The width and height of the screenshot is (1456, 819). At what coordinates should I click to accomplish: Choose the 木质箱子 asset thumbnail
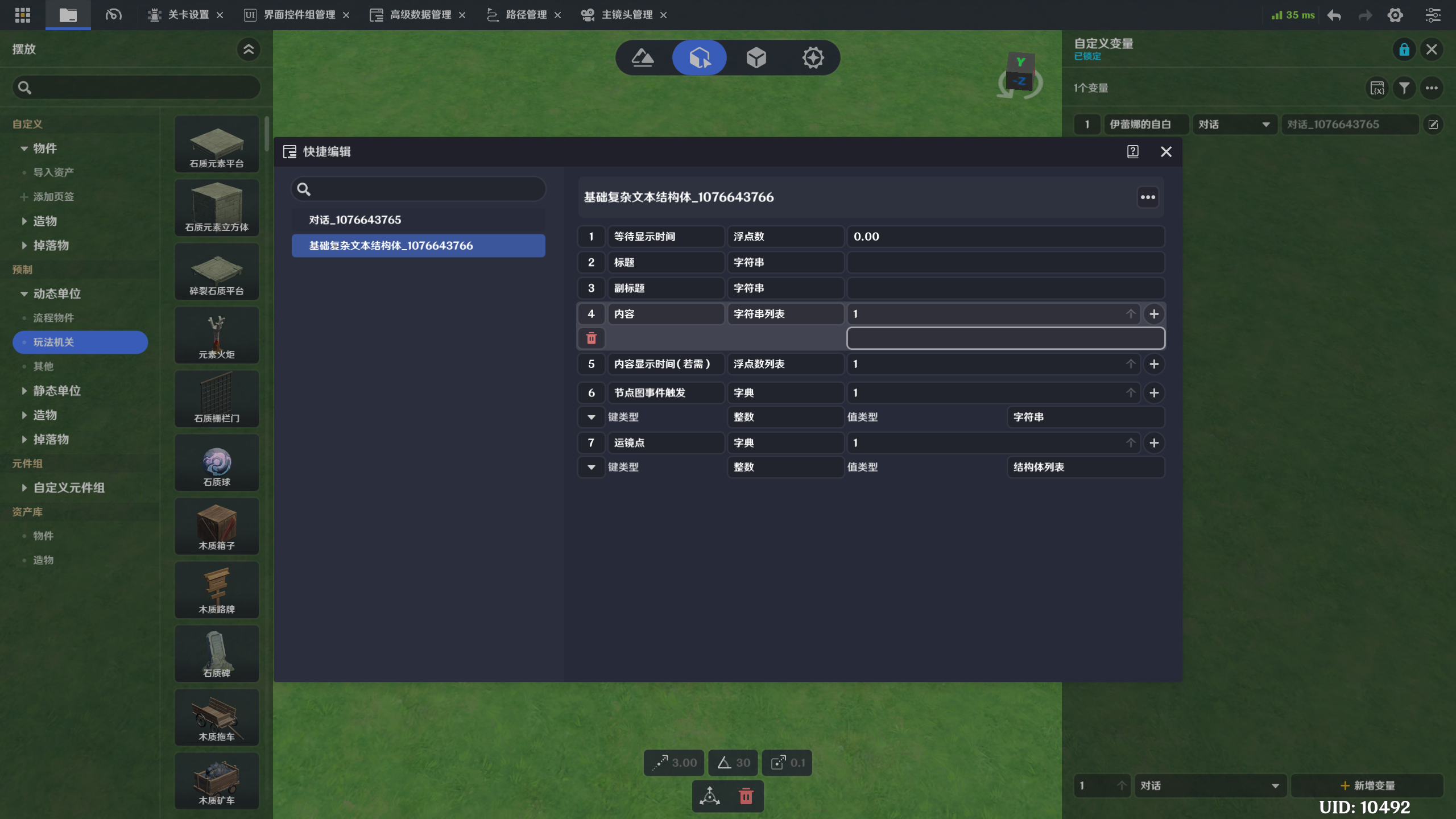coord(217,527)
